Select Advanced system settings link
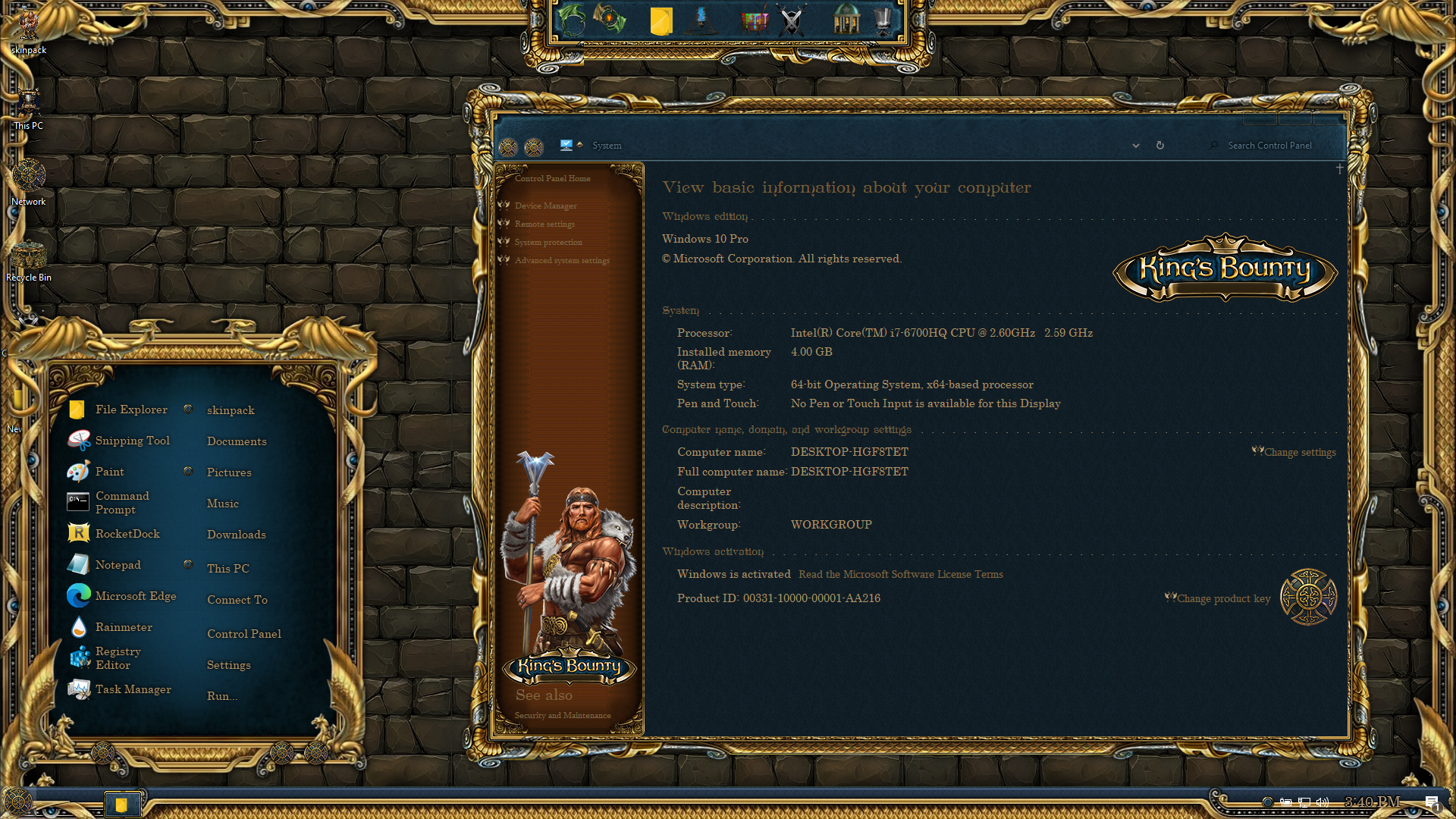1456x819 pixels. [561, 261]
